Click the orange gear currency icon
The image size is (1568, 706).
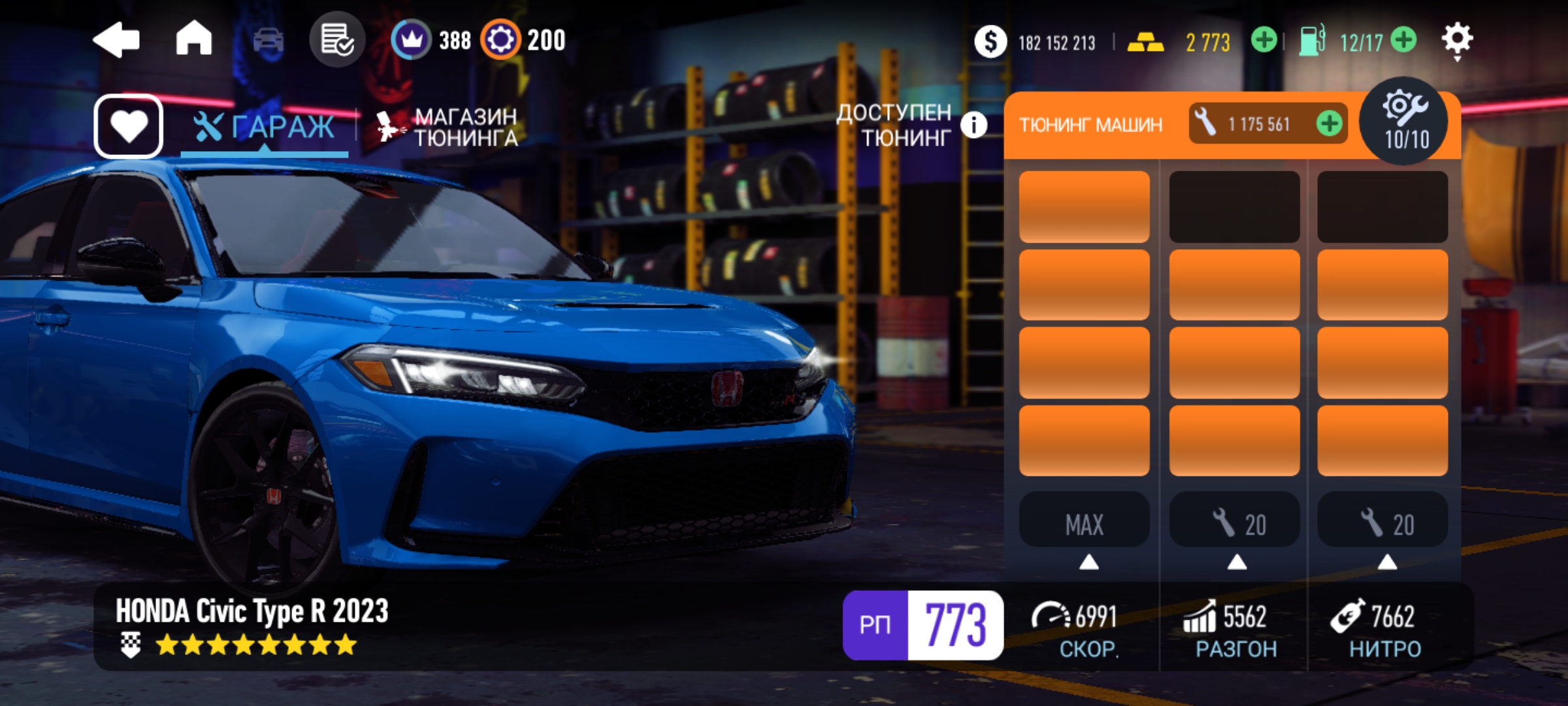pos(500,40)
